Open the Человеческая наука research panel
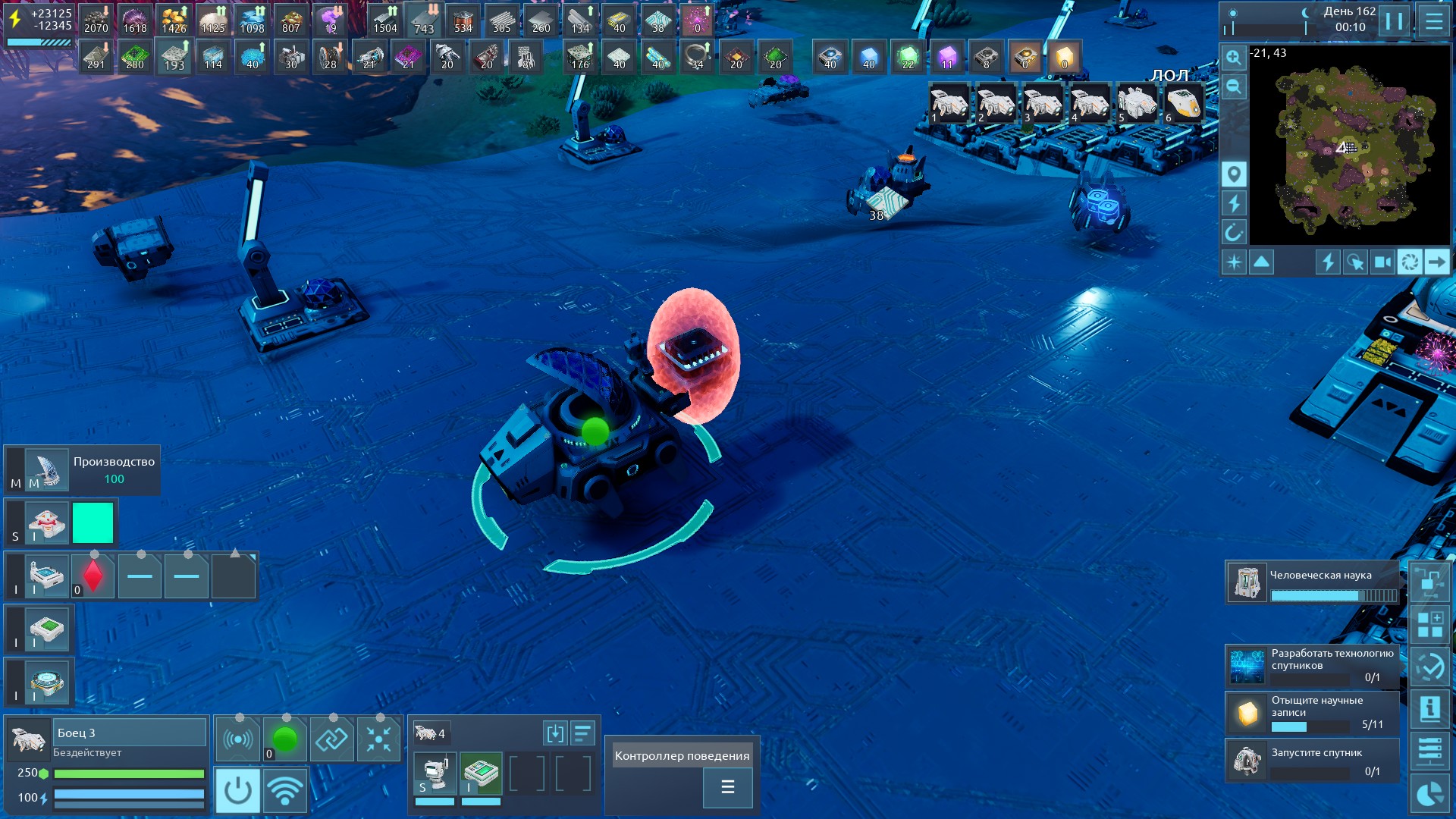Image resolution: width=1456 pixels, height=819 pixels. tap(1312, 582)
